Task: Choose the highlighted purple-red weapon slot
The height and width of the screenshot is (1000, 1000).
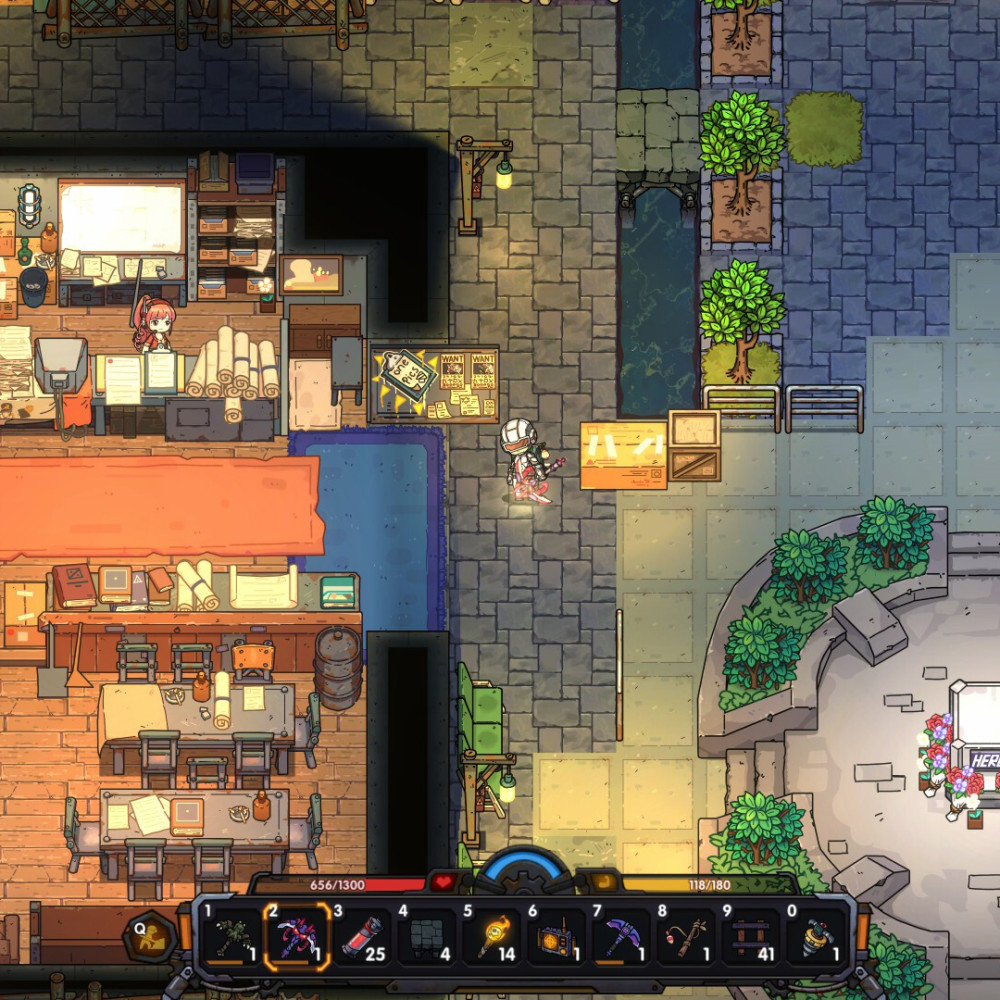Action: pos(296,939)
